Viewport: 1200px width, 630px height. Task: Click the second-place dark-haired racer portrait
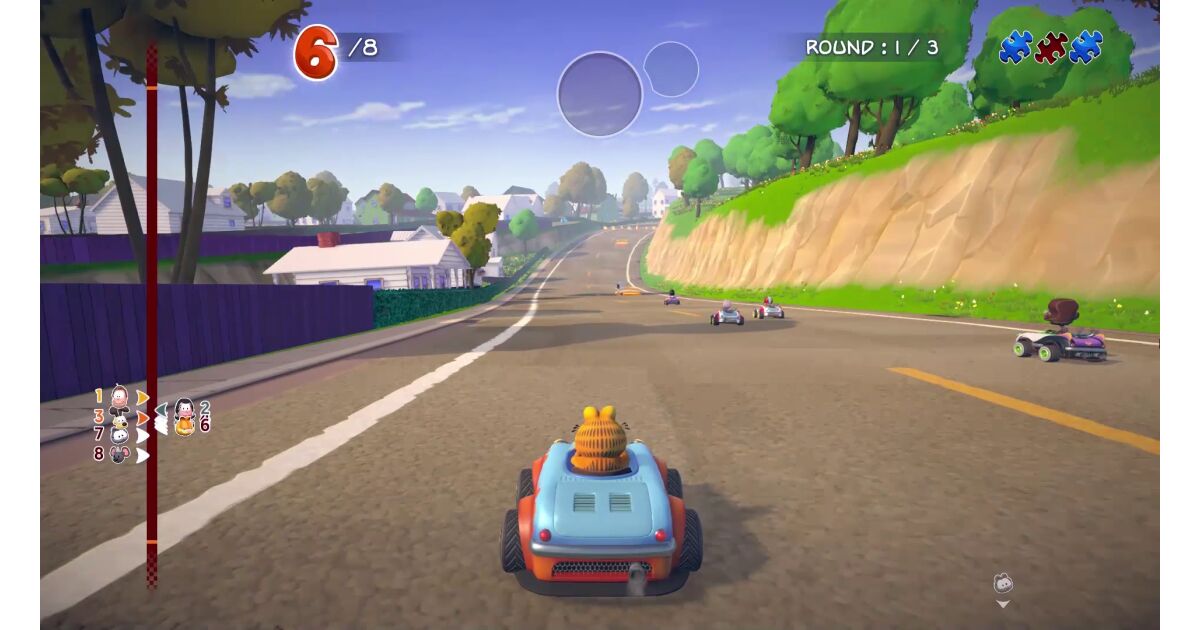click(184, 408)
